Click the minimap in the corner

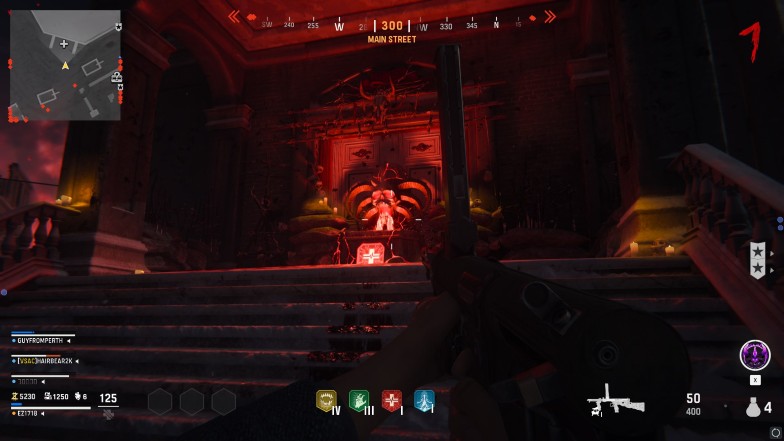tap(65, 65)
